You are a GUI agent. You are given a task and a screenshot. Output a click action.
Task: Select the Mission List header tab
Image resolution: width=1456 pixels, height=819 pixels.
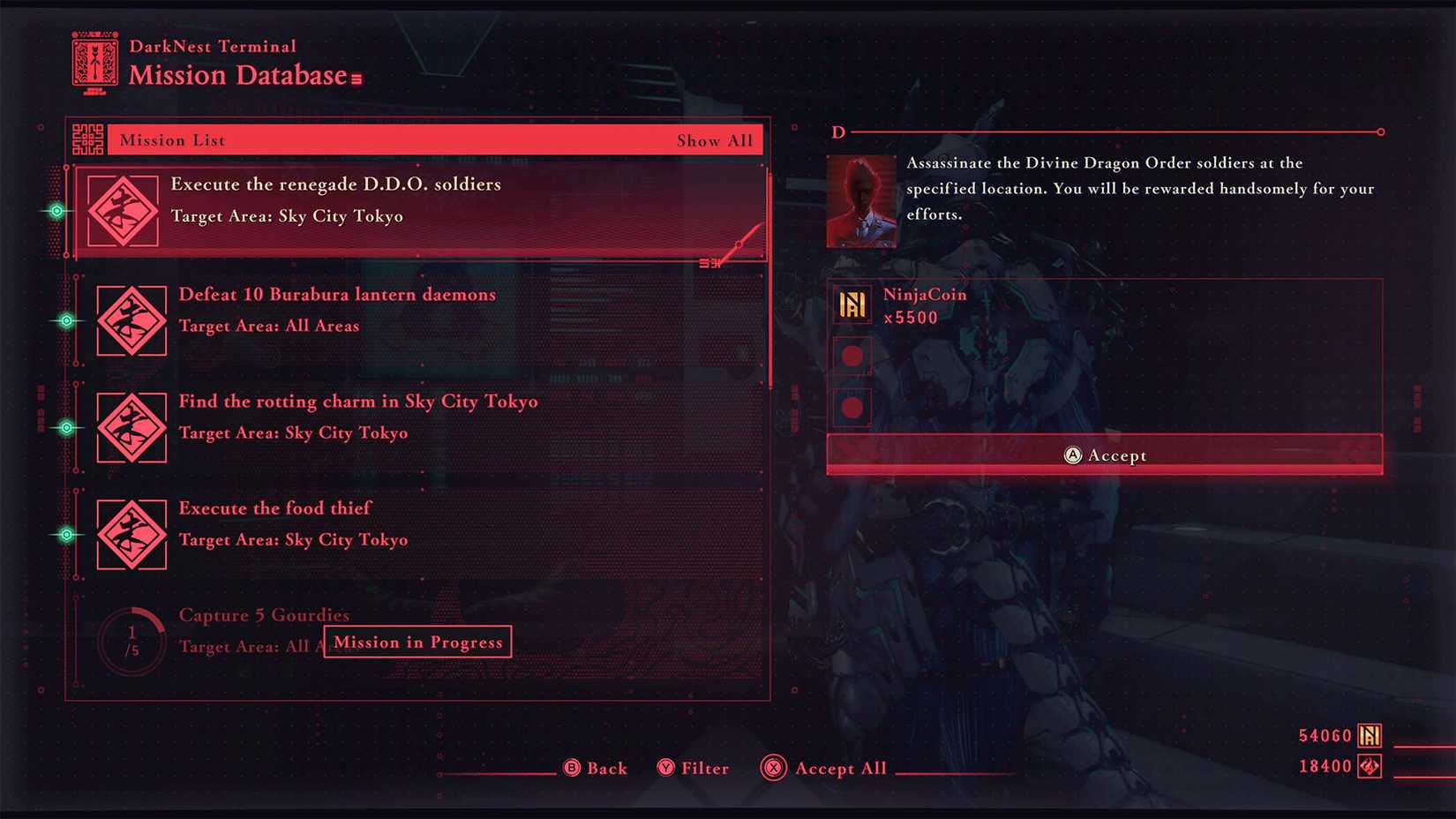click(x=171, y=139)
